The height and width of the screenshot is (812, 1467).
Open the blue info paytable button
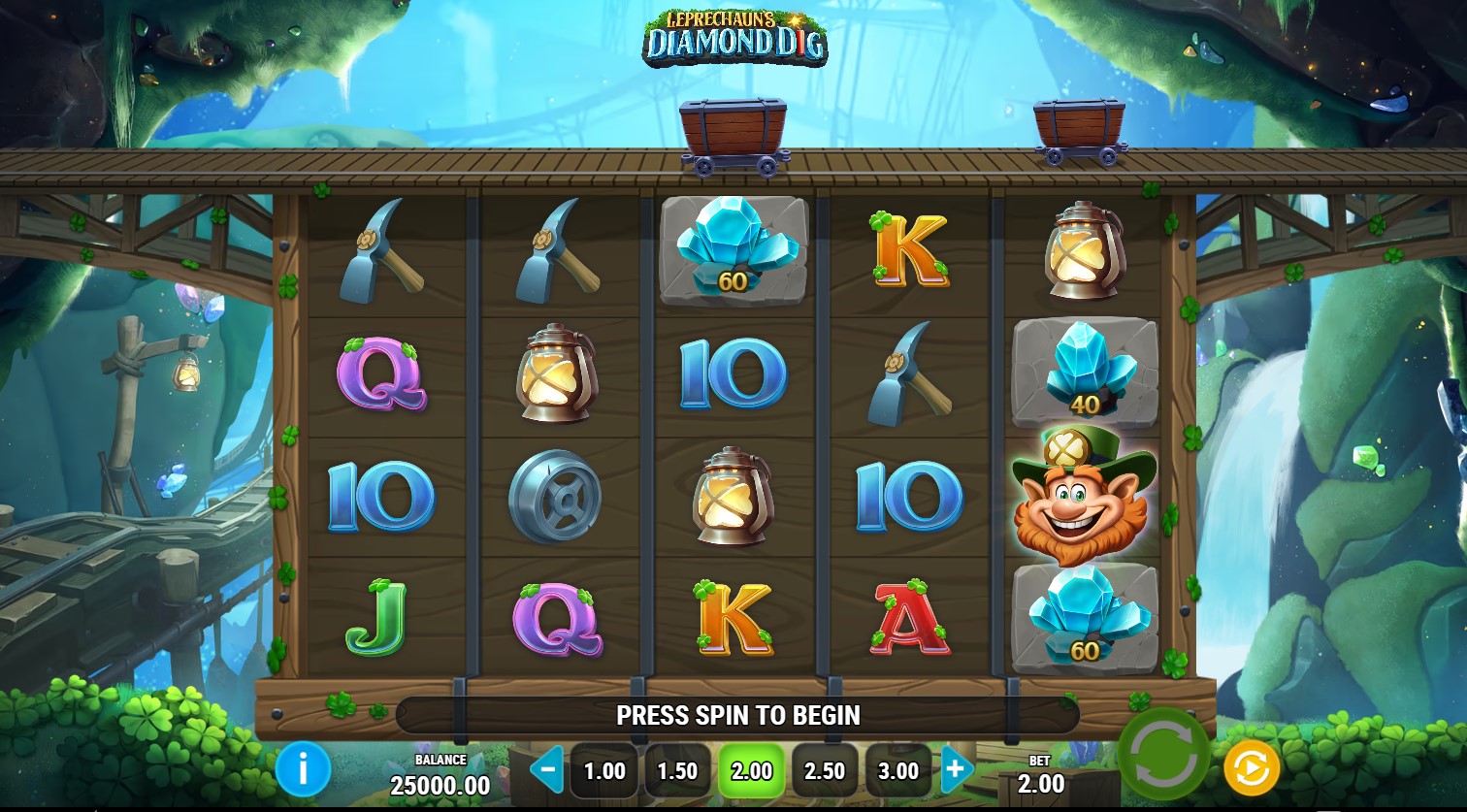[303, 771]
